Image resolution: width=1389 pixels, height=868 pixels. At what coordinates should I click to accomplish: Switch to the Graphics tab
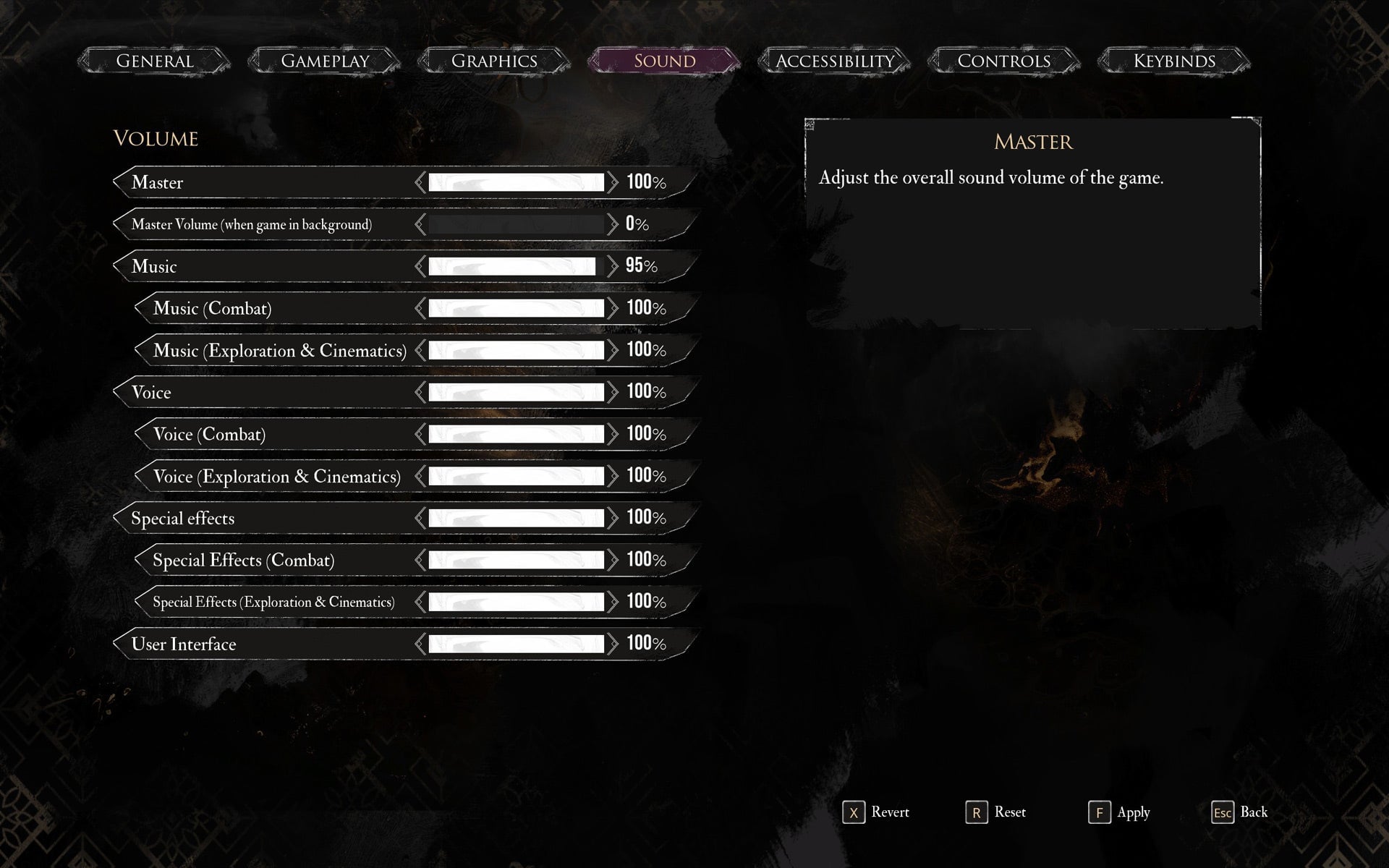(x=494, y=61)
